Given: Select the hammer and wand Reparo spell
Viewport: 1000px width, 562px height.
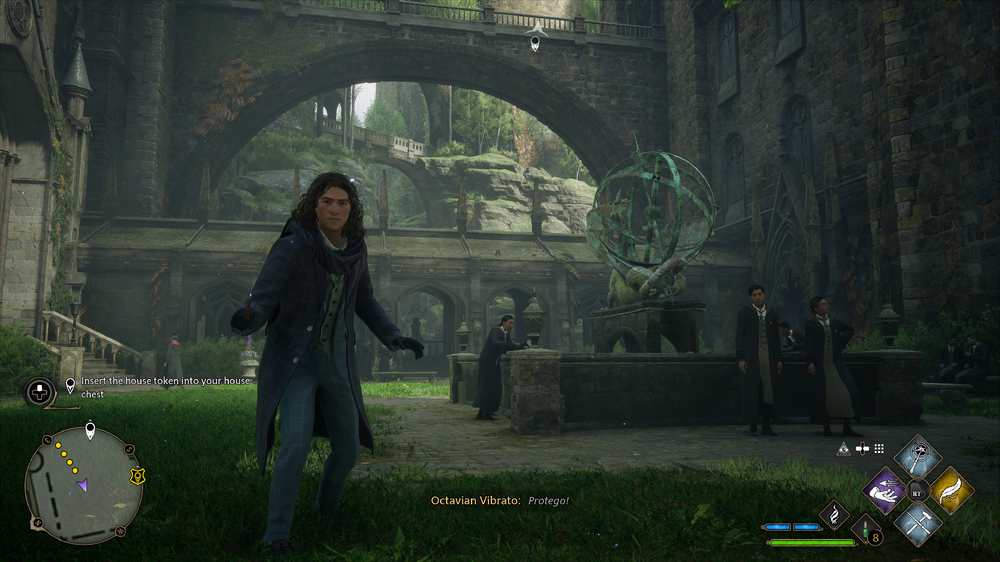Looking at the screenshot, I should (x=918, y=522).
